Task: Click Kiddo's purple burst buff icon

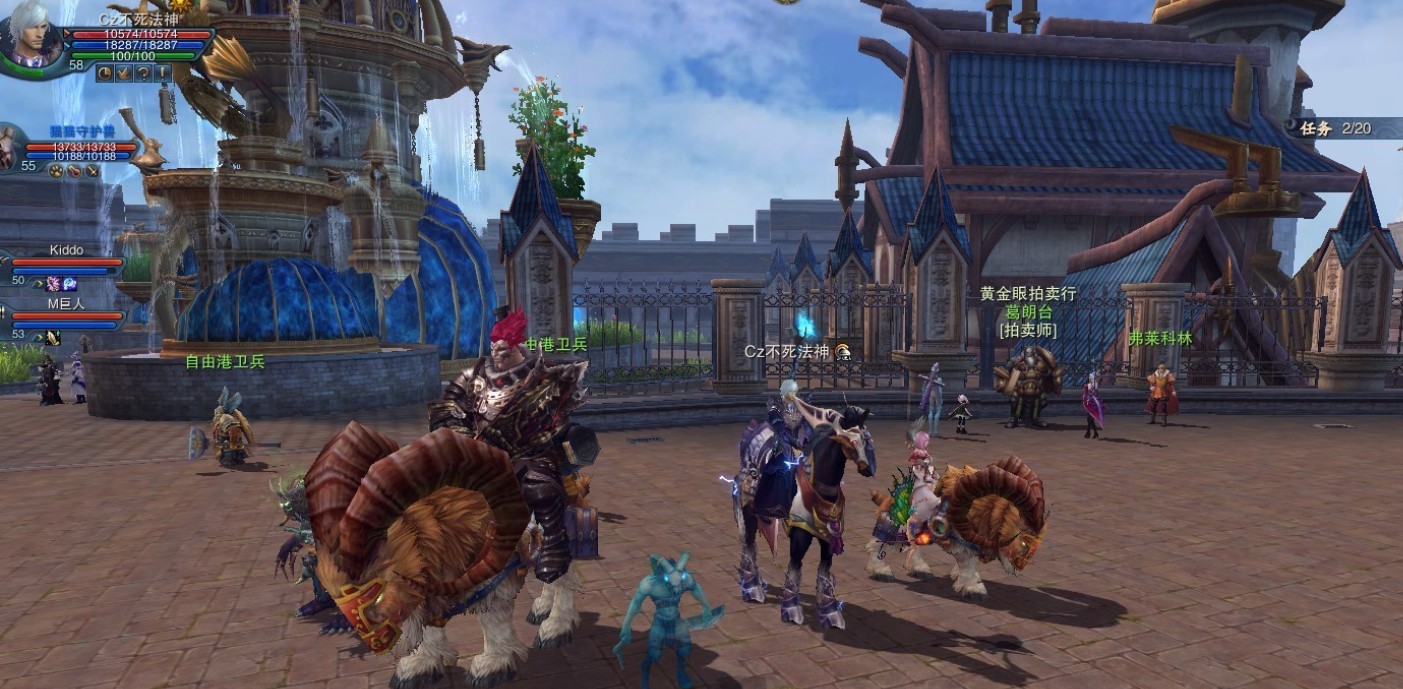Action: tap(53, 284)
